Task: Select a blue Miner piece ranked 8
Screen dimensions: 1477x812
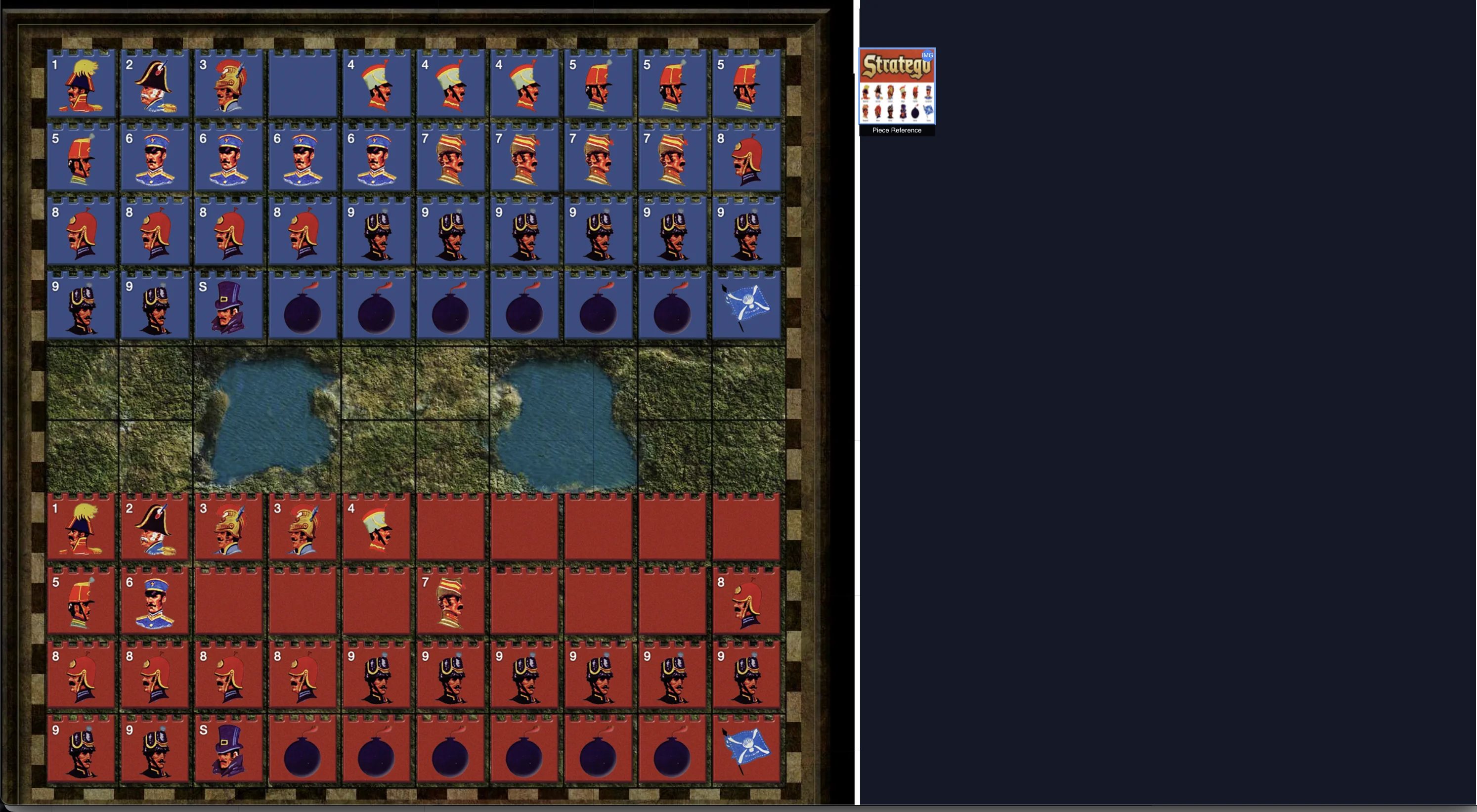Action: pyautogui.click(x=82, y=232)
